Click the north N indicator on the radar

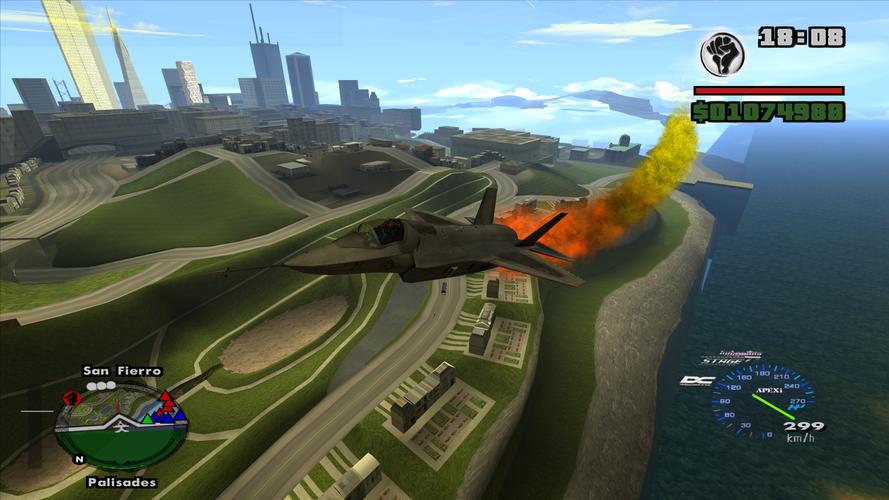(x=79, y=460)
